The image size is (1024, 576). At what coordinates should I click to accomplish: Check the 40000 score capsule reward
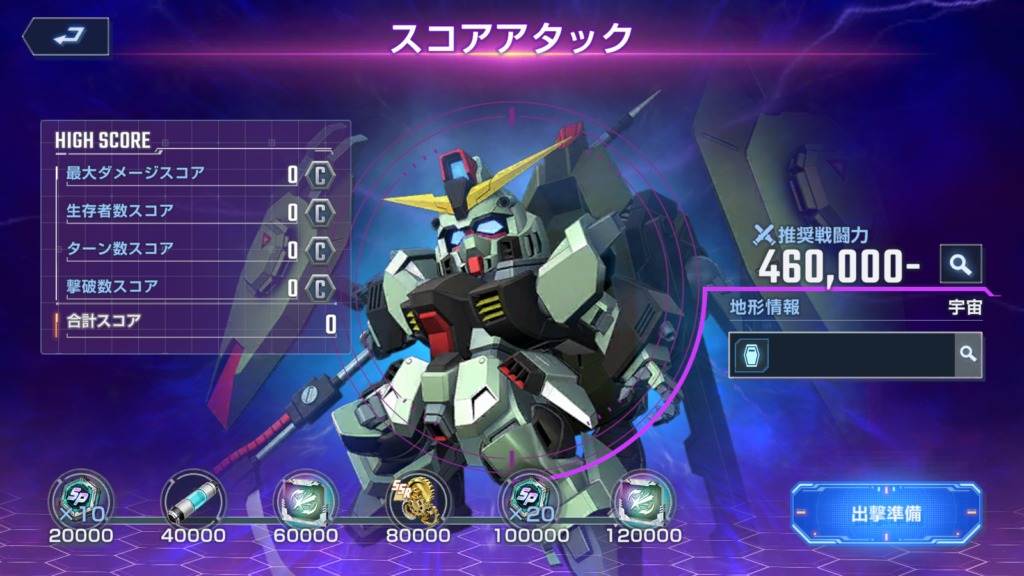click(193, 498)
